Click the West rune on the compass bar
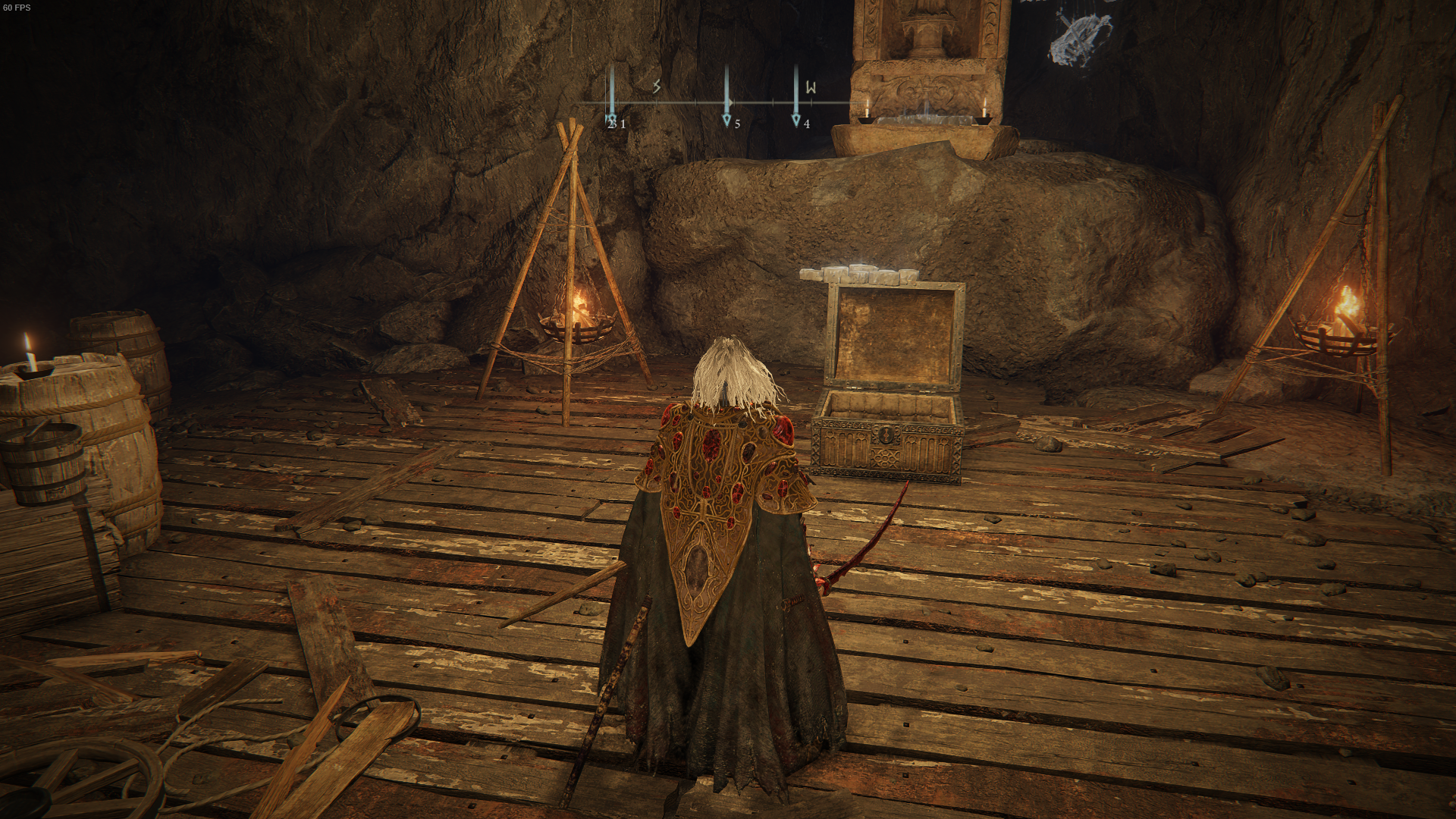 (810, 86)
